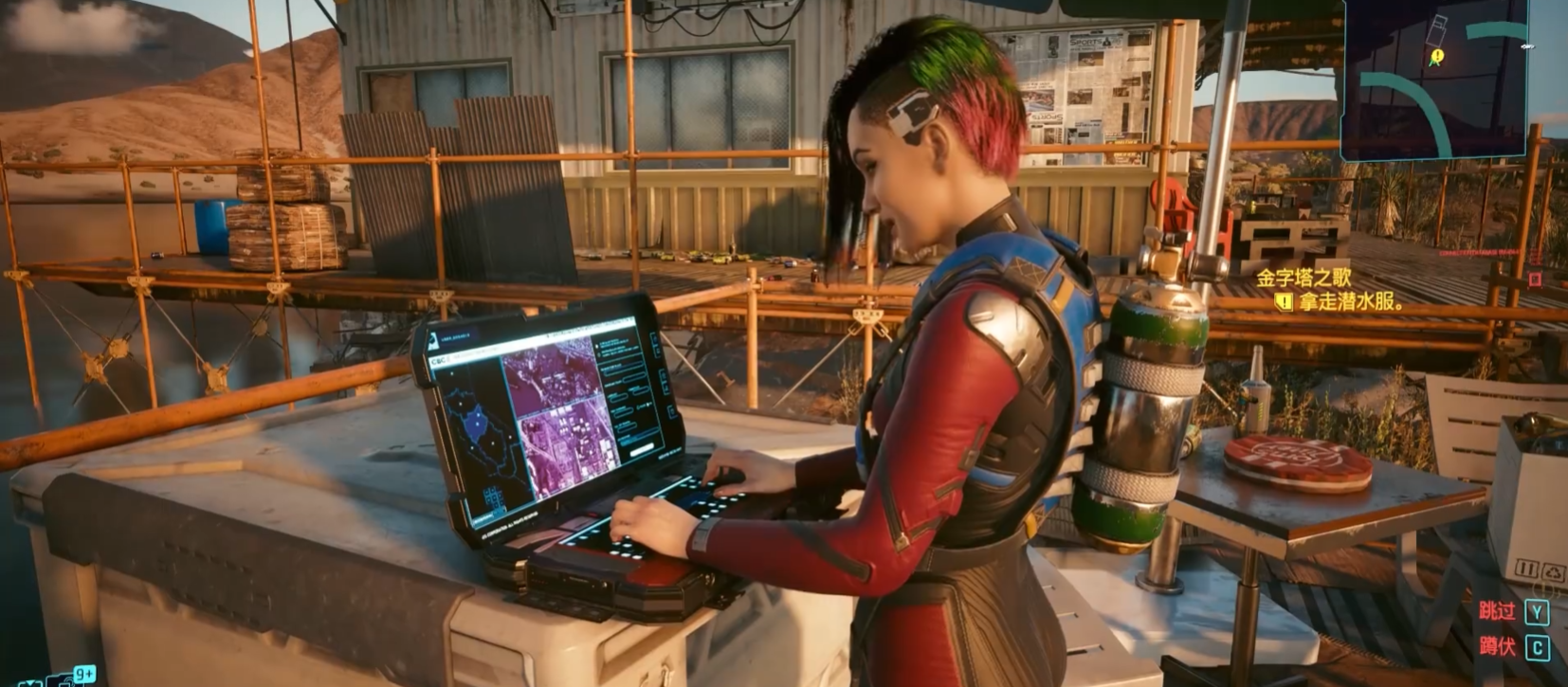The width and height of the screenshot is (1568, 687).
Task: Open the minimap in the corner
Action: 1435,76
